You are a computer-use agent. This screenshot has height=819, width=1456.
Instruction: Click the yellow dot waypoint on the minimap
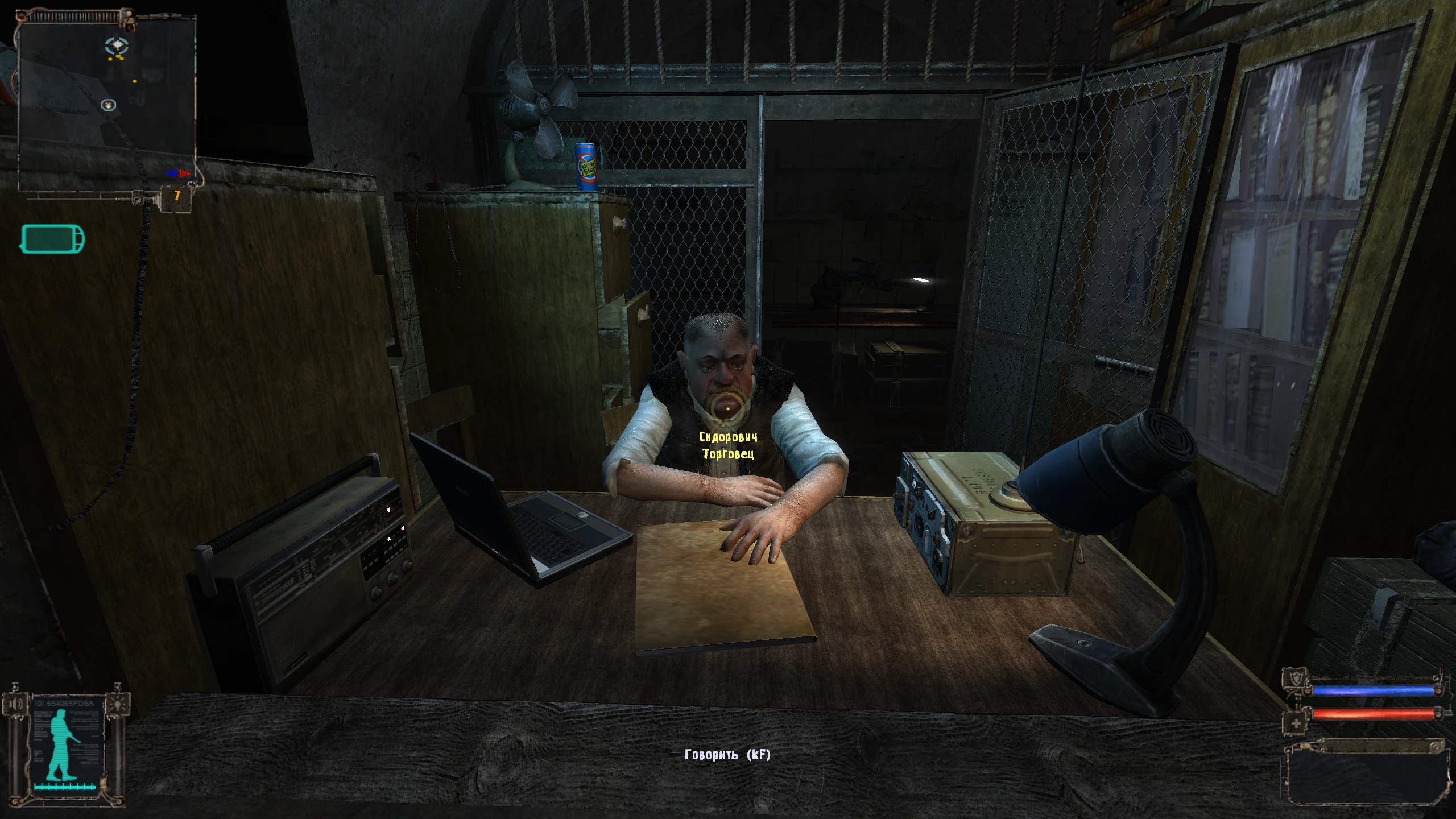135,81
